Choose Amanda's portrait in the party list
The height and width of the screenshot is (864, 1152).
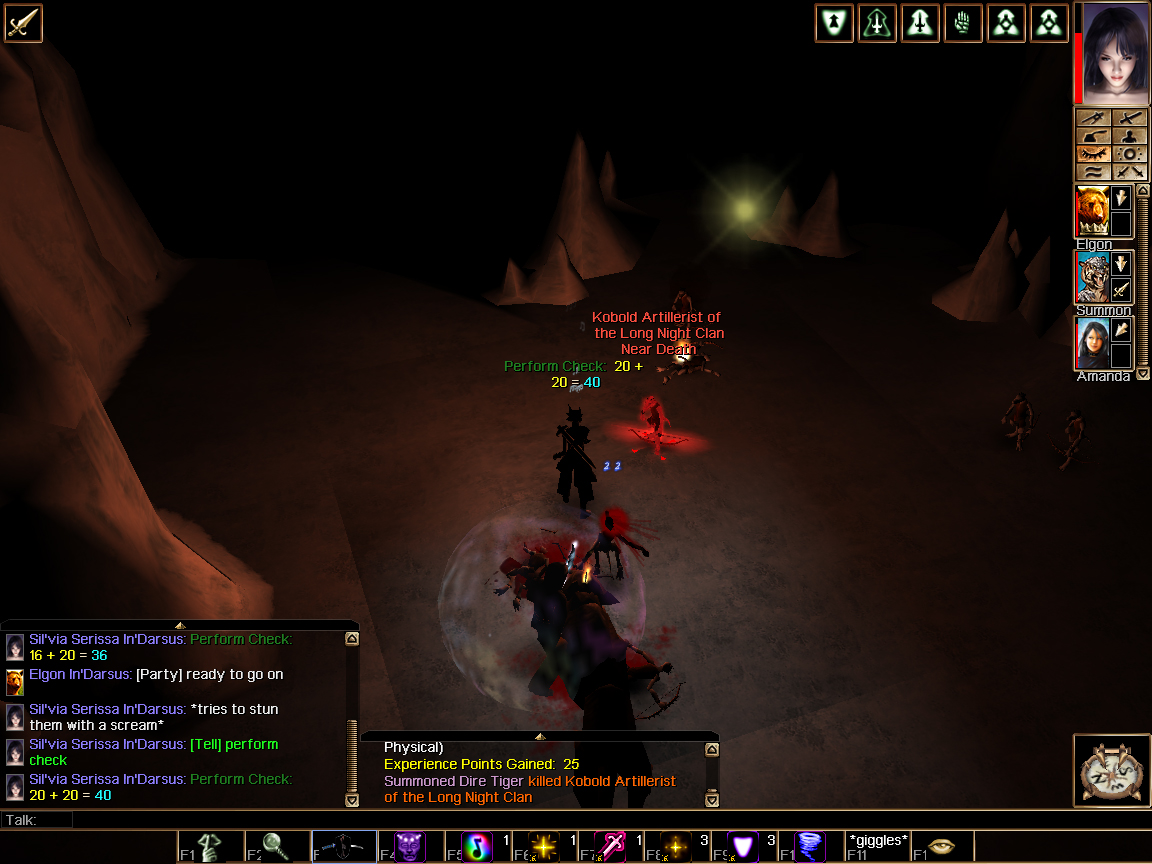tap(1092, 344)
